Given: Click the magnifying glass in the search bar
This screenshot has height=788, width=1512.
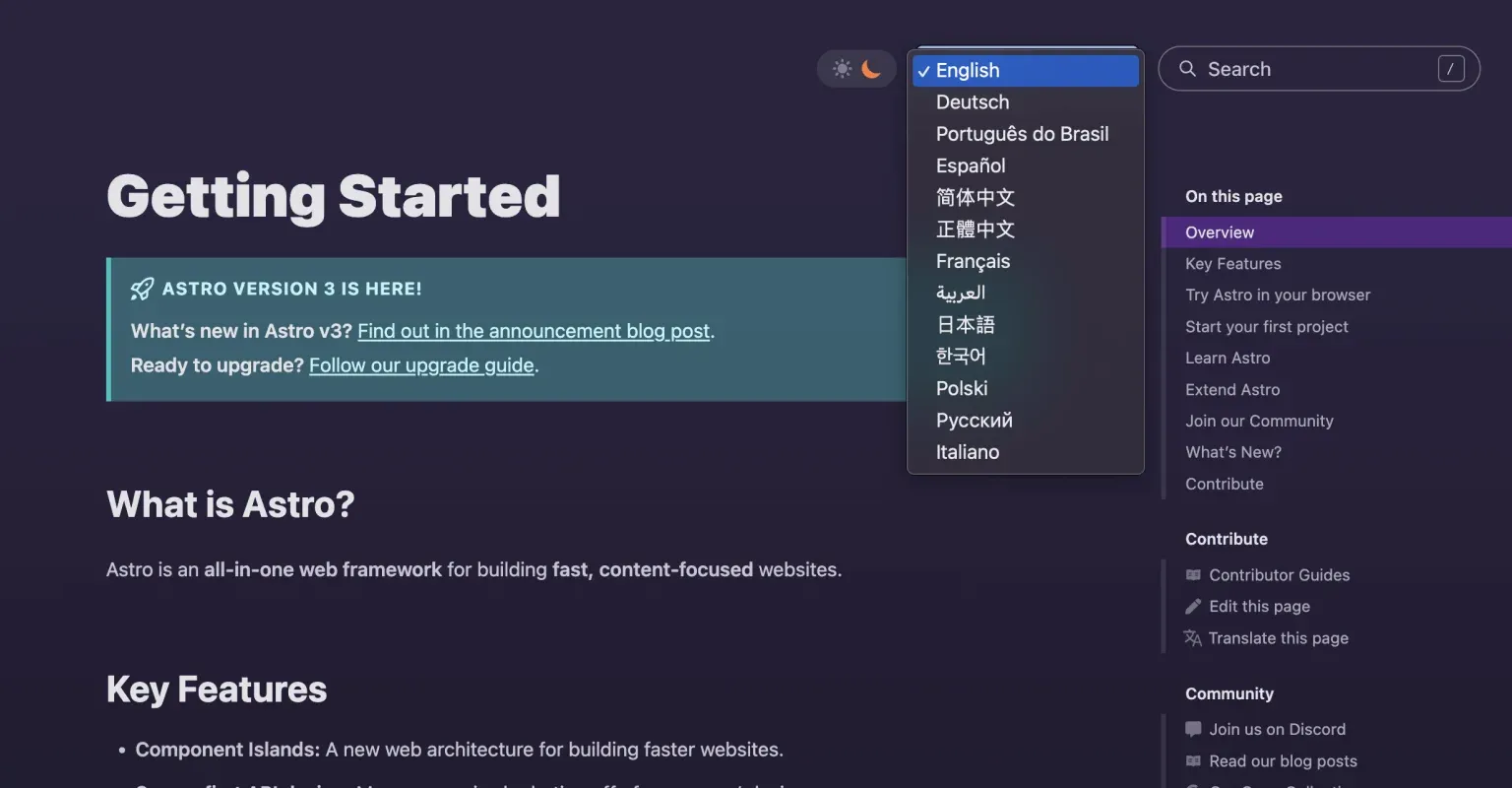Looking at the screenshot, I should tap(1187, 69).
